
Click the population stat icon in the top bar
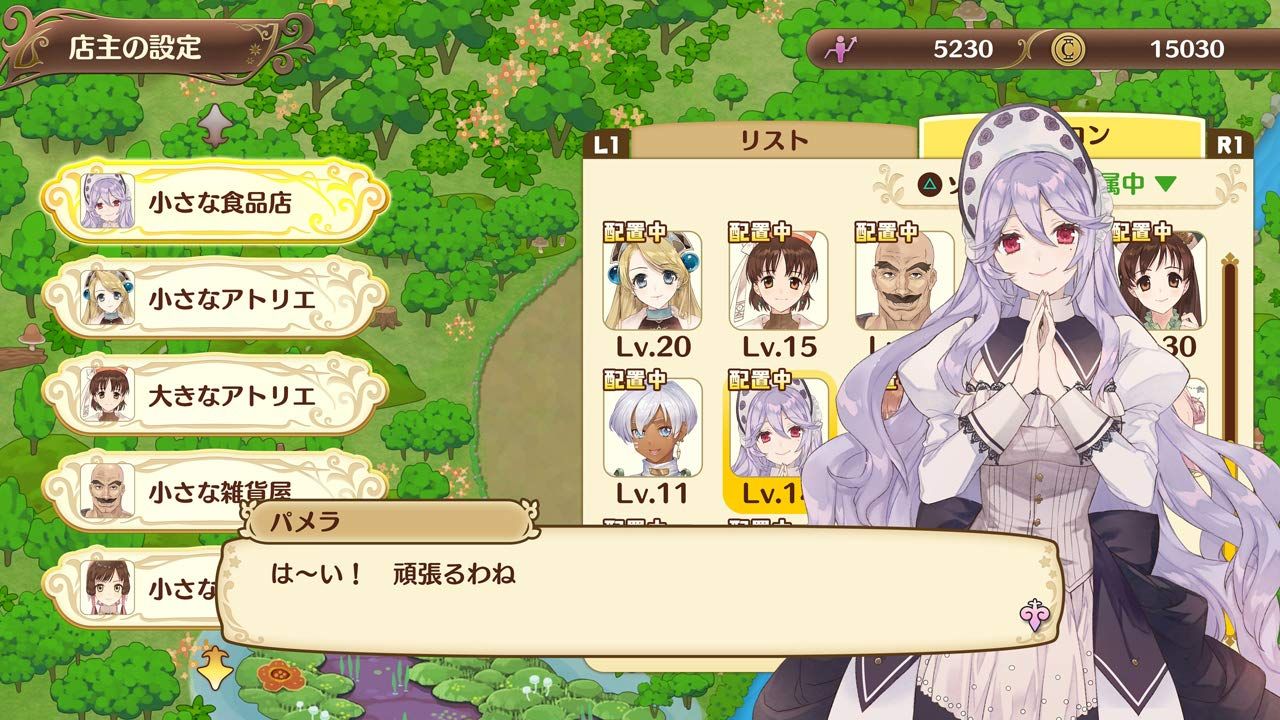tap(843, 46)
